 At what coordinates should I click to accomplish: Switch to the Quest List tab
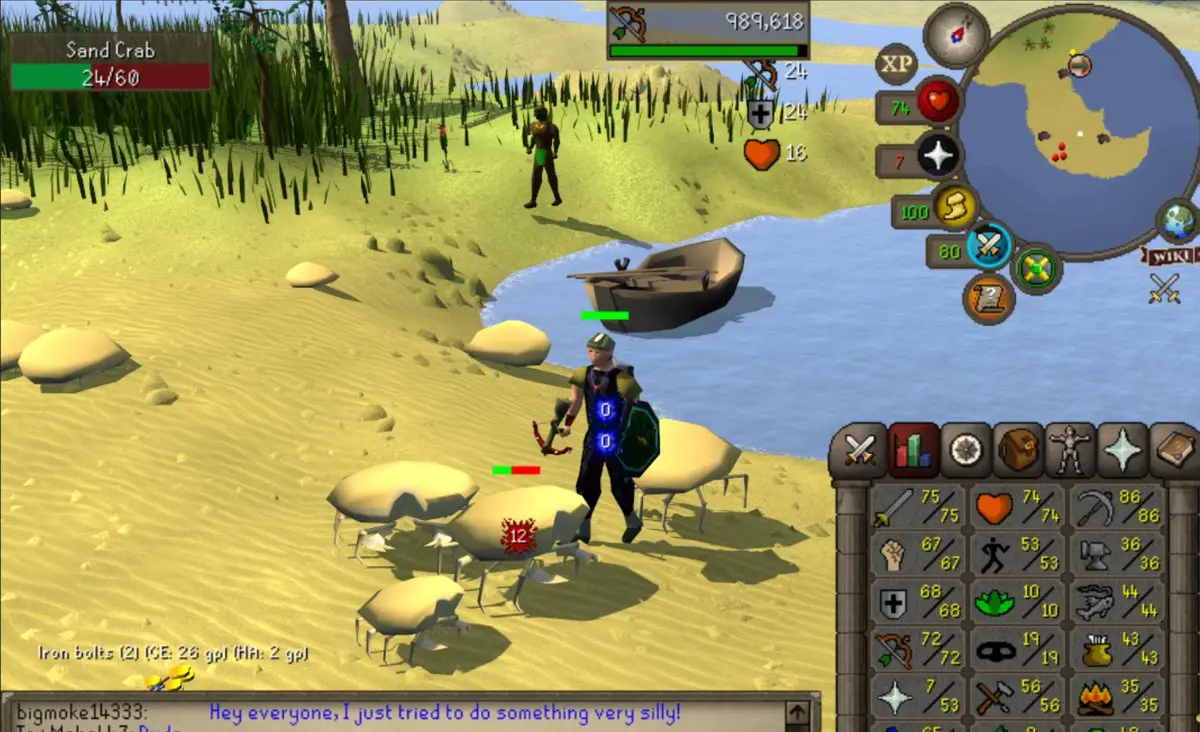click(966, 451)
